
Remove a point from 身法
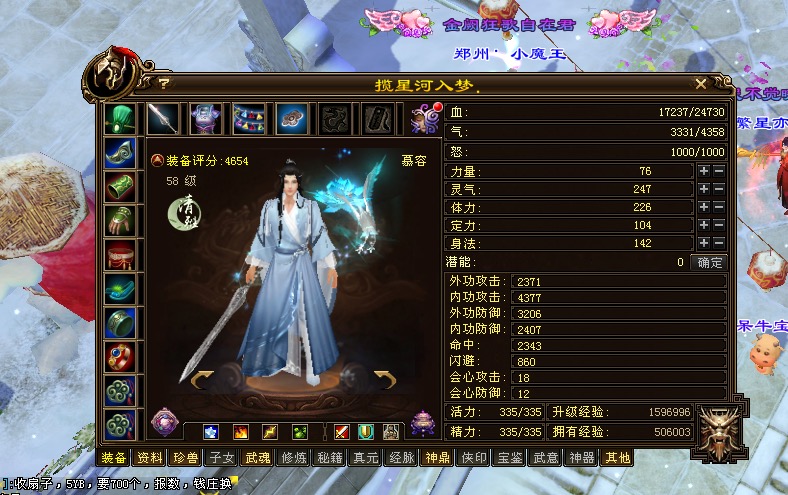point(719,243)
